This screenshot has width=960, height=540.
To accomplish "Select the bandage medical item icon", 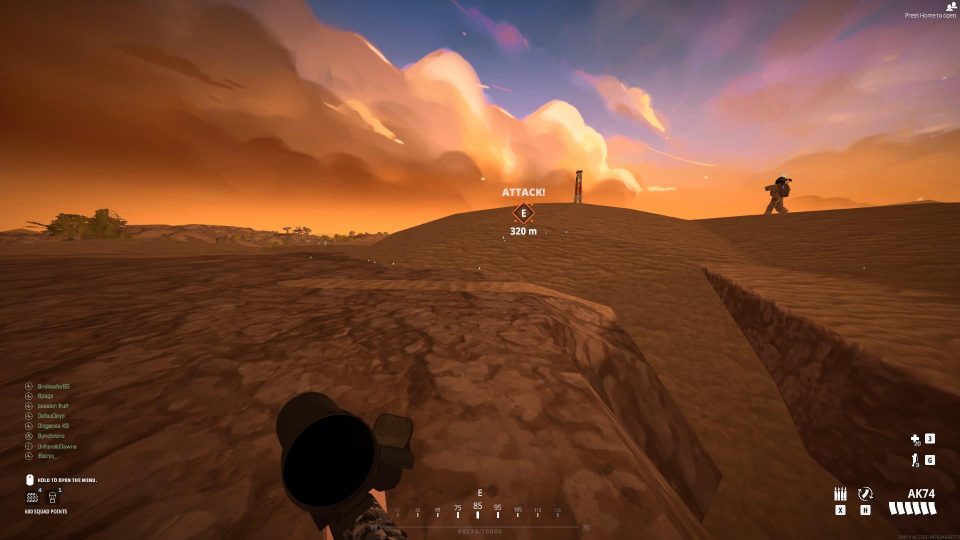I will pos(914,438).
